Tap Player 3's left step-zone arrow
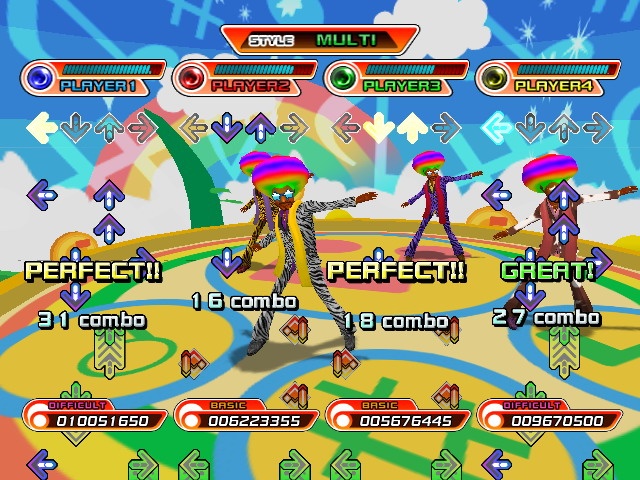 pos(346,127)
